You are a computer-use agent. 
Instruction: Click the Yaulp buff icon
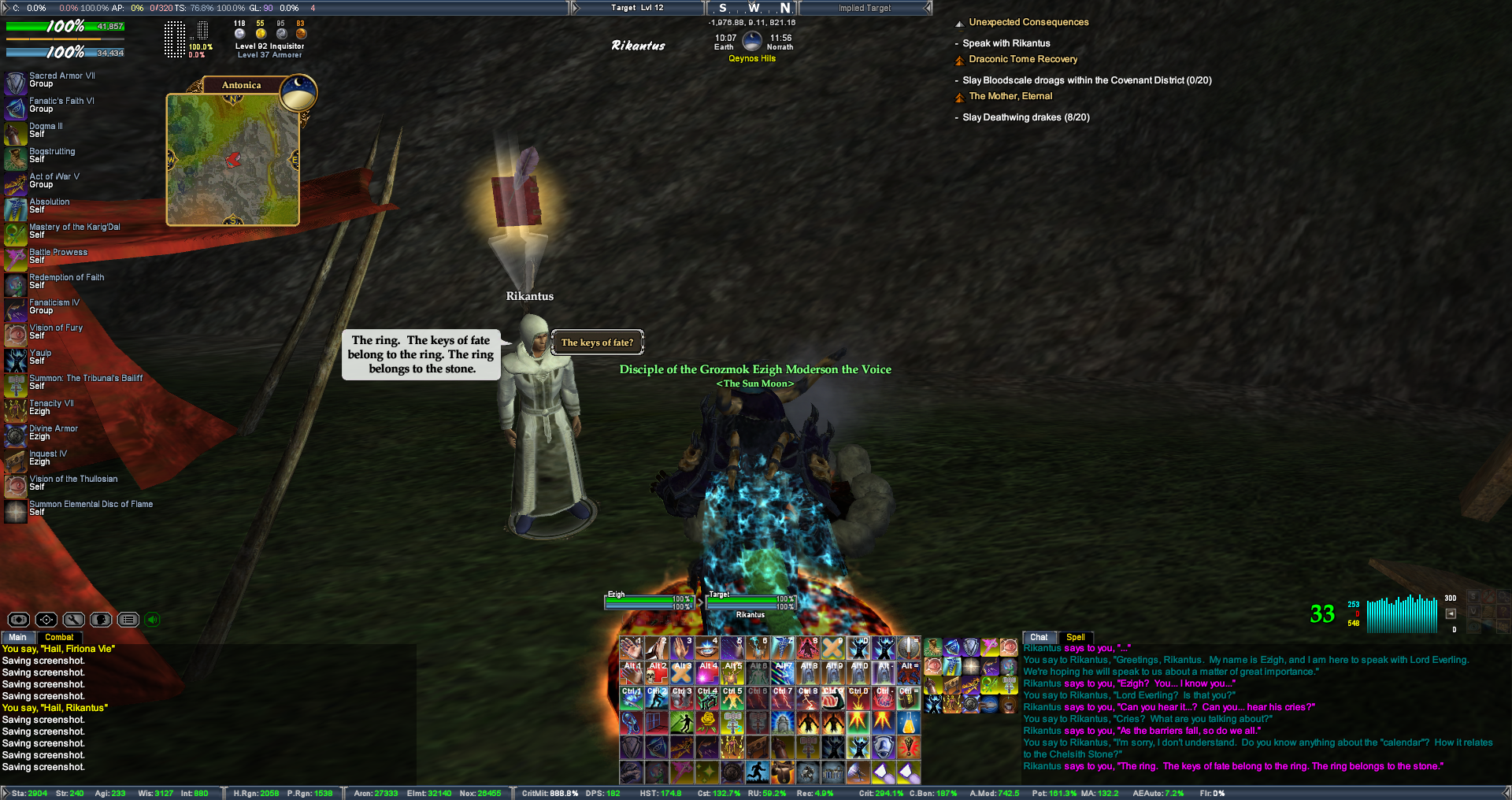[x=16, y=360]
